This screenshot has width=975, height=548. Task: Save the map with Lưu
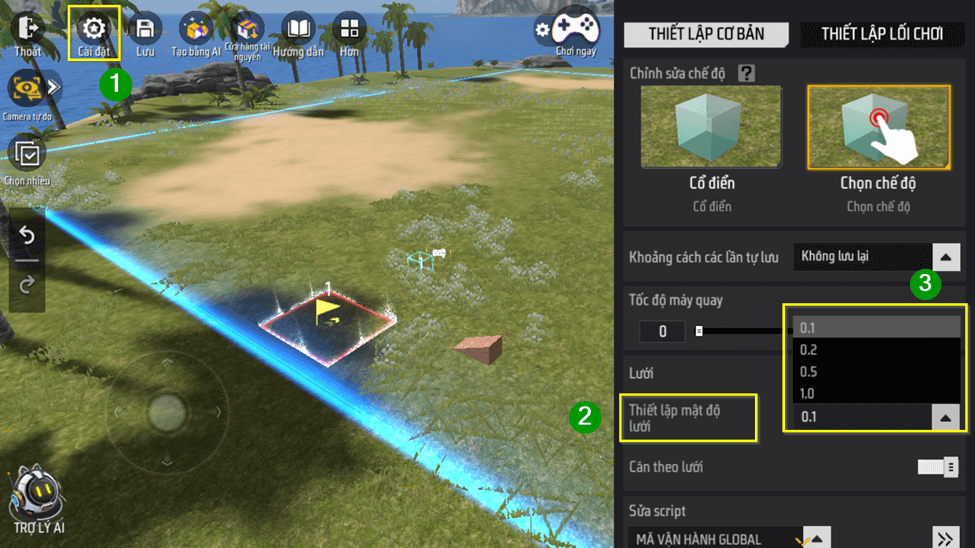[145, 33]
